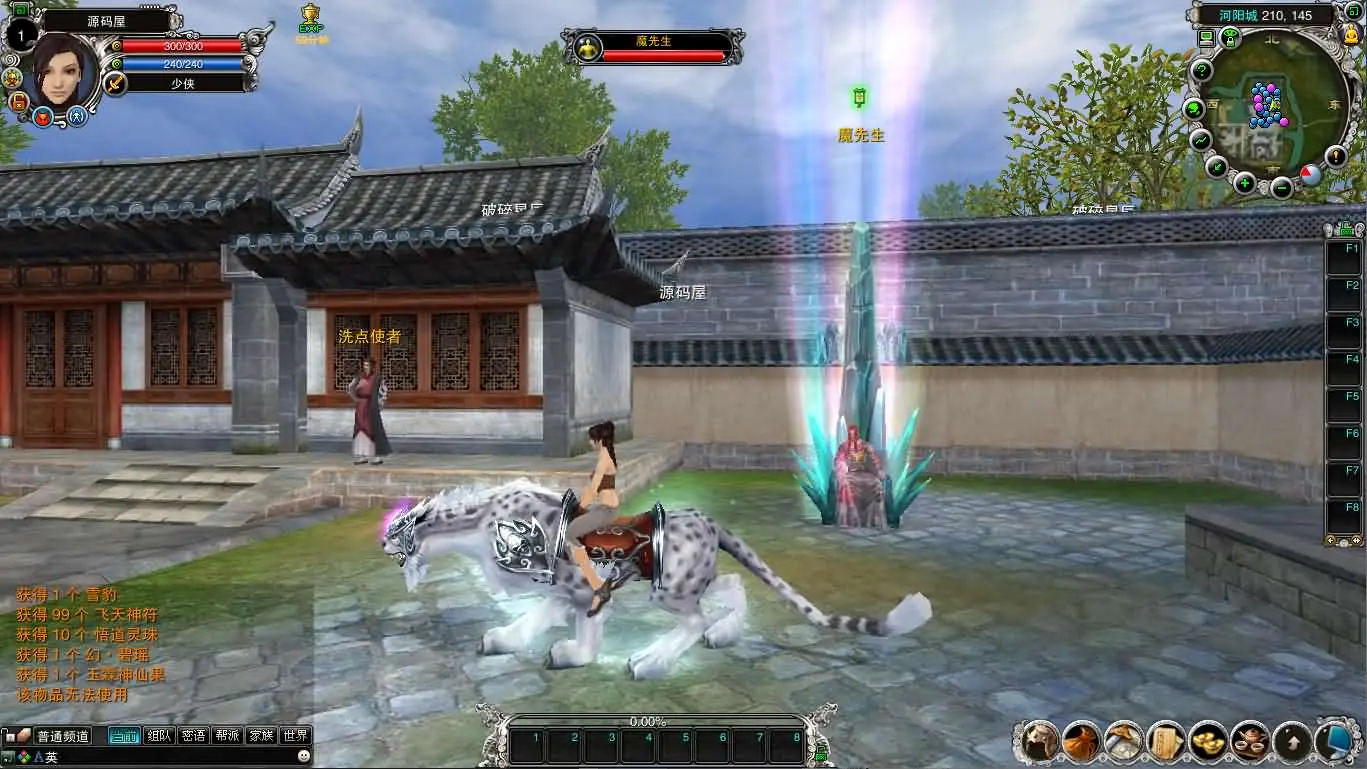Click the sword icon beside 少侠
1367x769 pixels.
click(116, 83)
